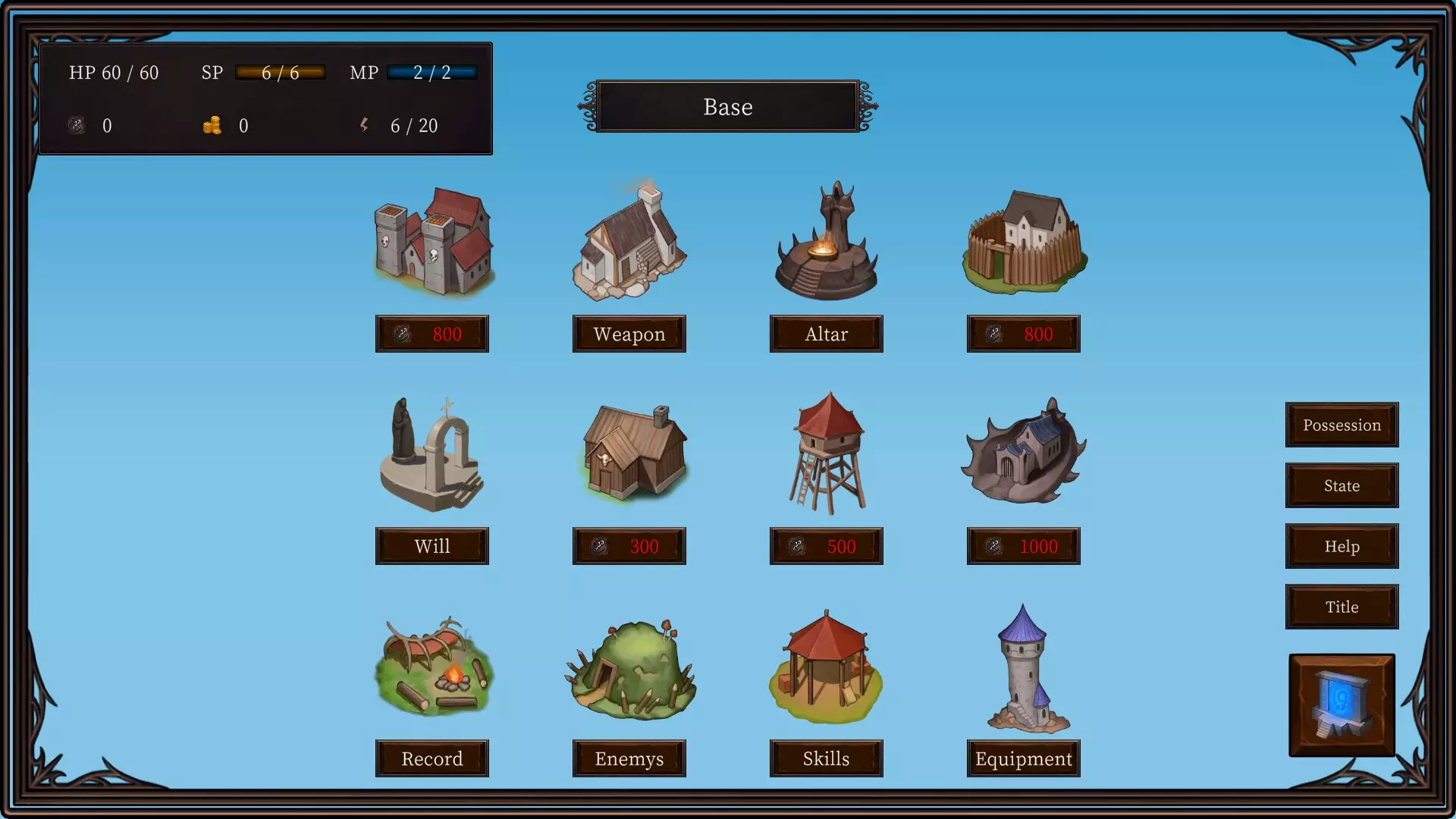
Task: Click the left arrow beside the Base banner
Action: (585, 106)
